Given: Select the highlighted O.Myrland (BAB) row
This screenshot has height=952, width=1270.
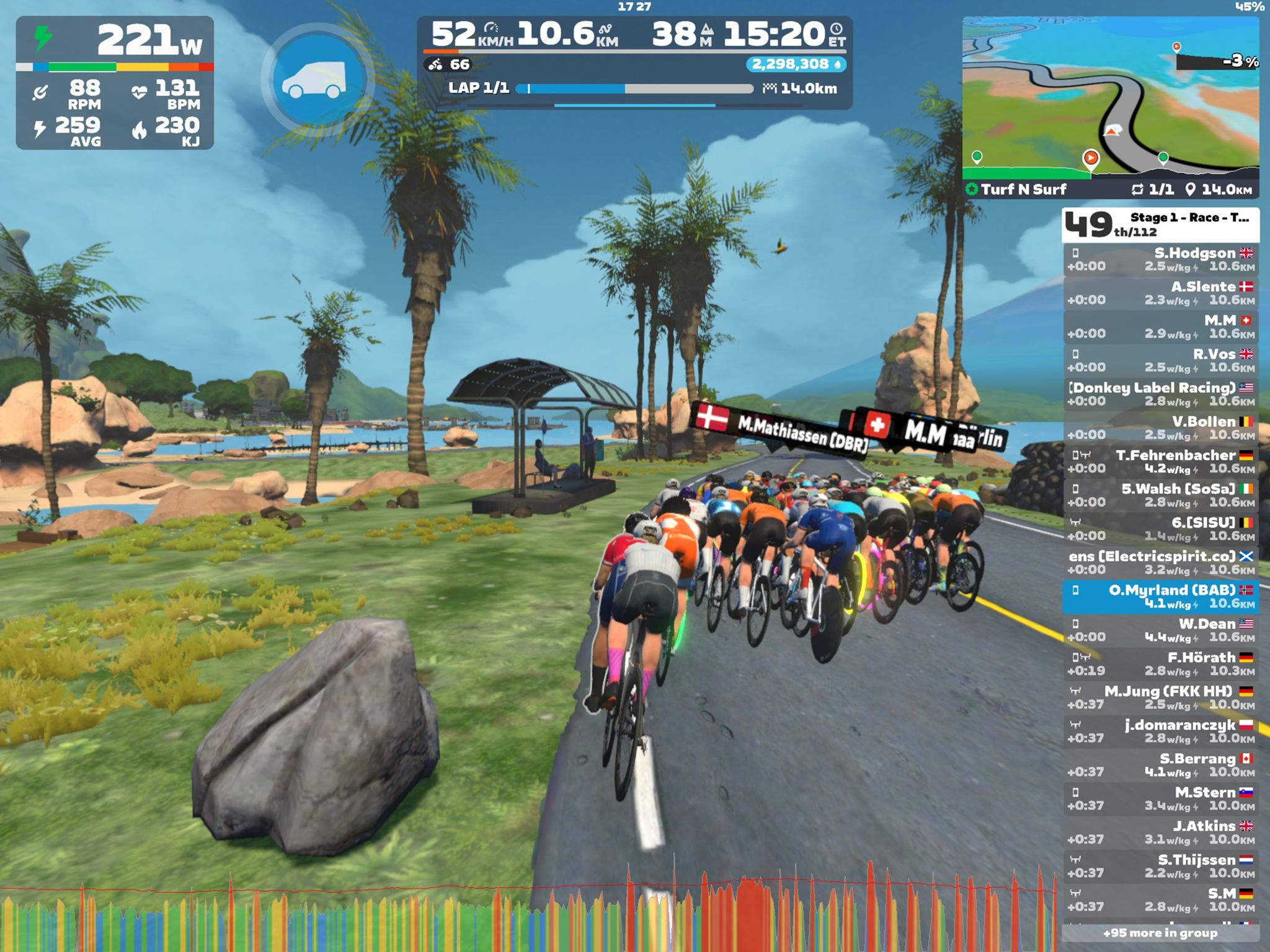Looking at the screenshot, I should [x=1160, y=596].
